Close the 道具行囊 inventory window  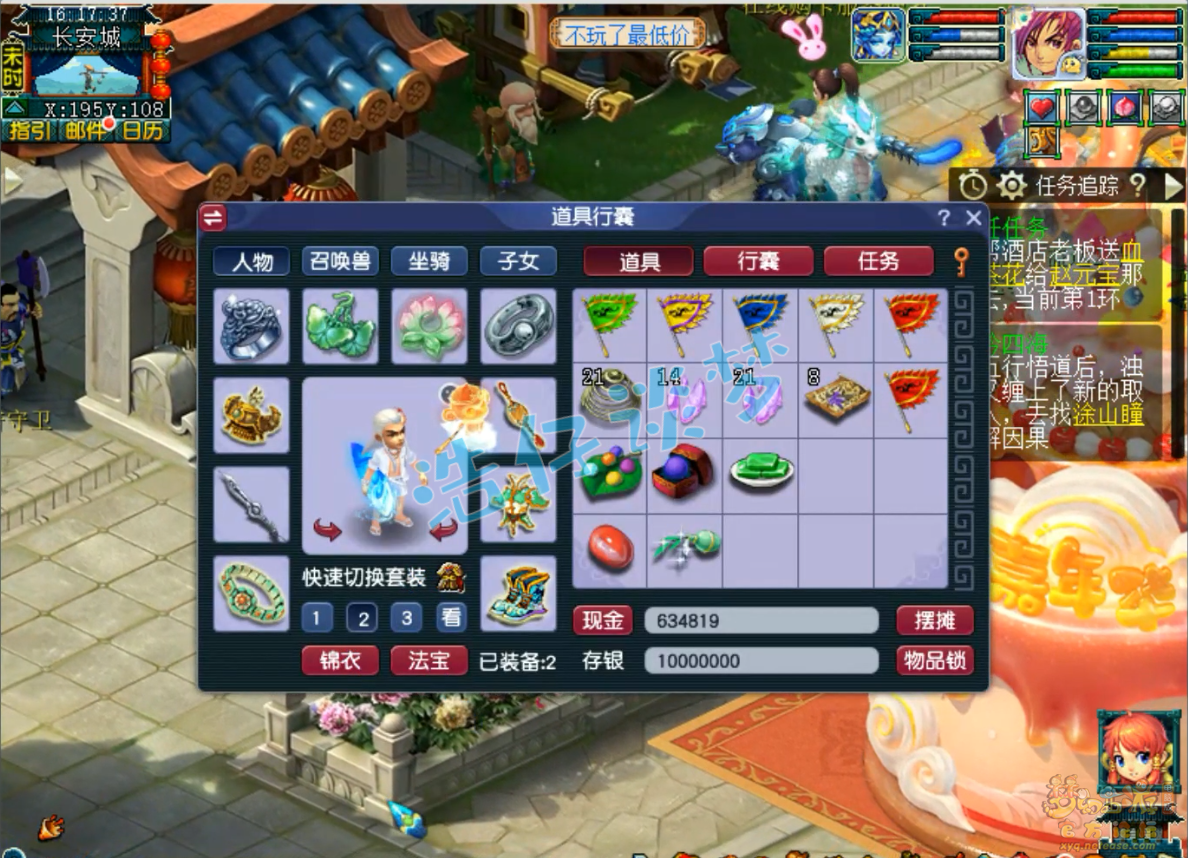coord(973,217)
